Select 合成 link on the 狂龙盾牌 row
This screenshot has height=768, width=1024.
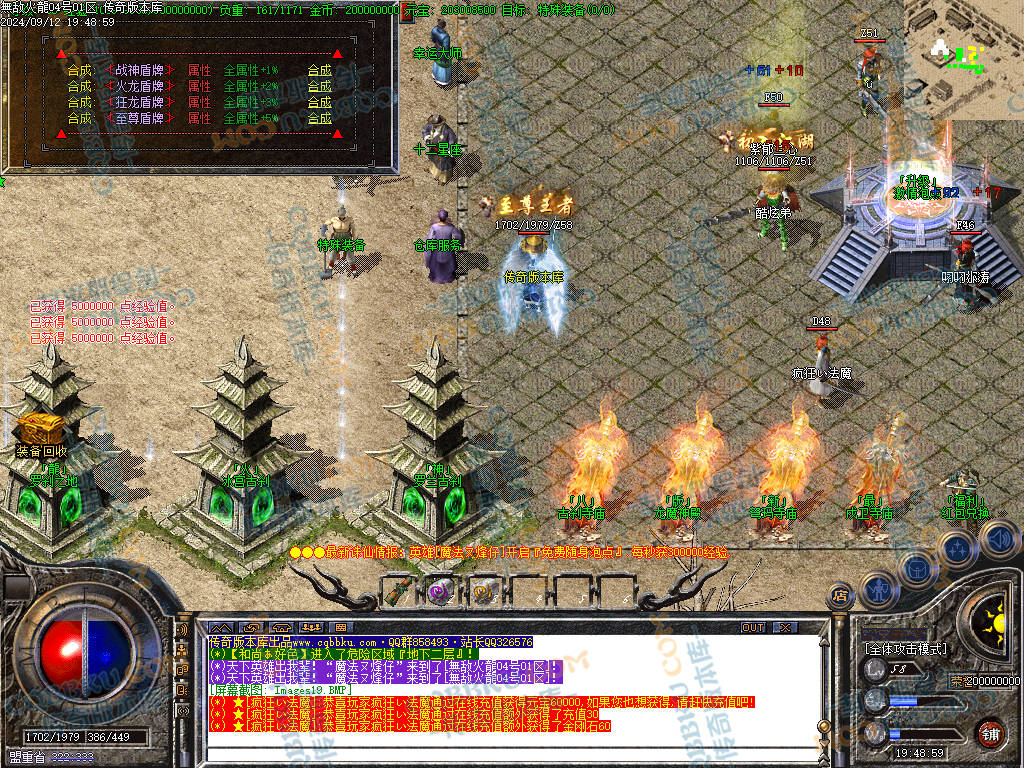(319, 102)
